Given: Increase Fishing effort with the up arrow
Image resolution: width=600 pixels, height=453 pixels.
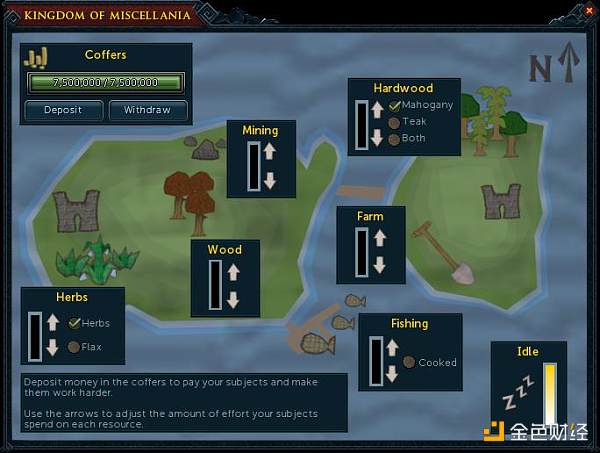Looking at the screenshot, I should (x=391, y=348).
